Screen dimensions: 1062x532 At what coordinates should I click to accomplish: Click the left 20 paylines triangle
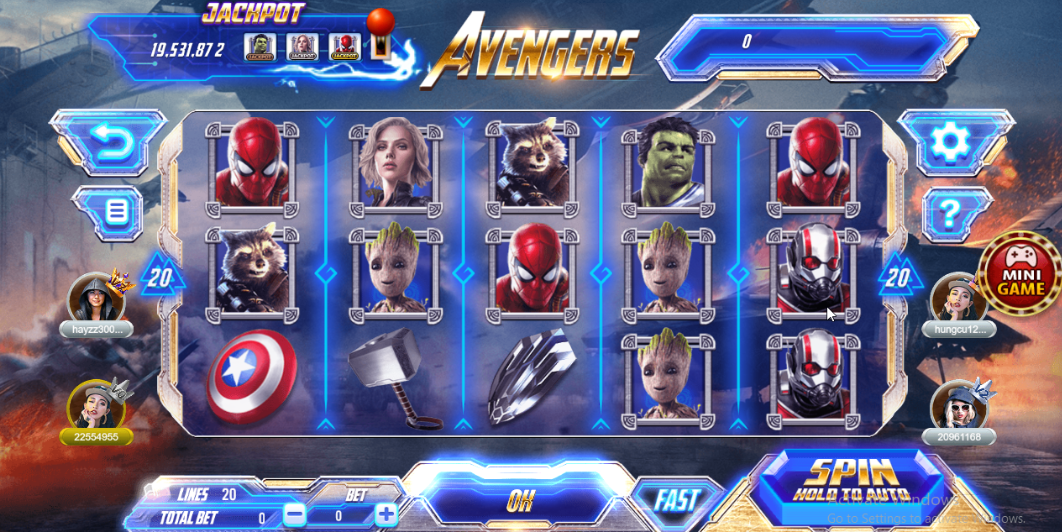point(160,277)
